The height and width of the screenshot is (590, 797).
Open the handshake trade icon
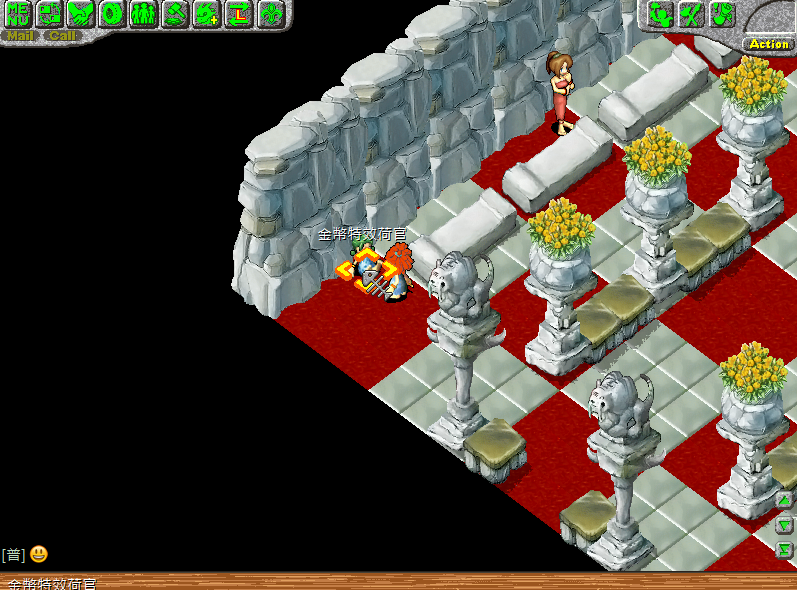click(x=80, y=14)
